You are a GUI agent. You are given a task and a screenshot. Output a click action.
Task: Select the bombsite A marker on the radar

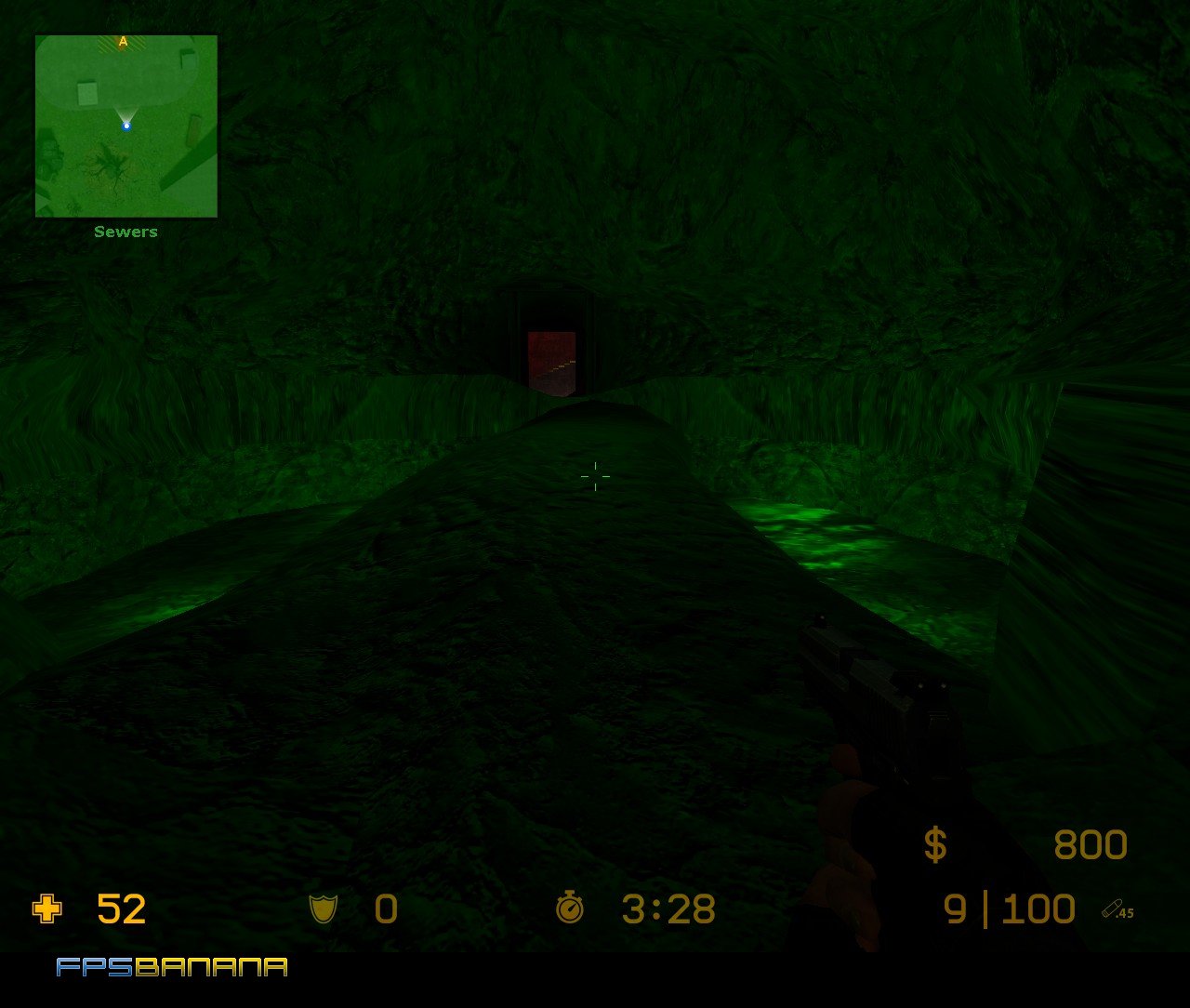(121, 42)
